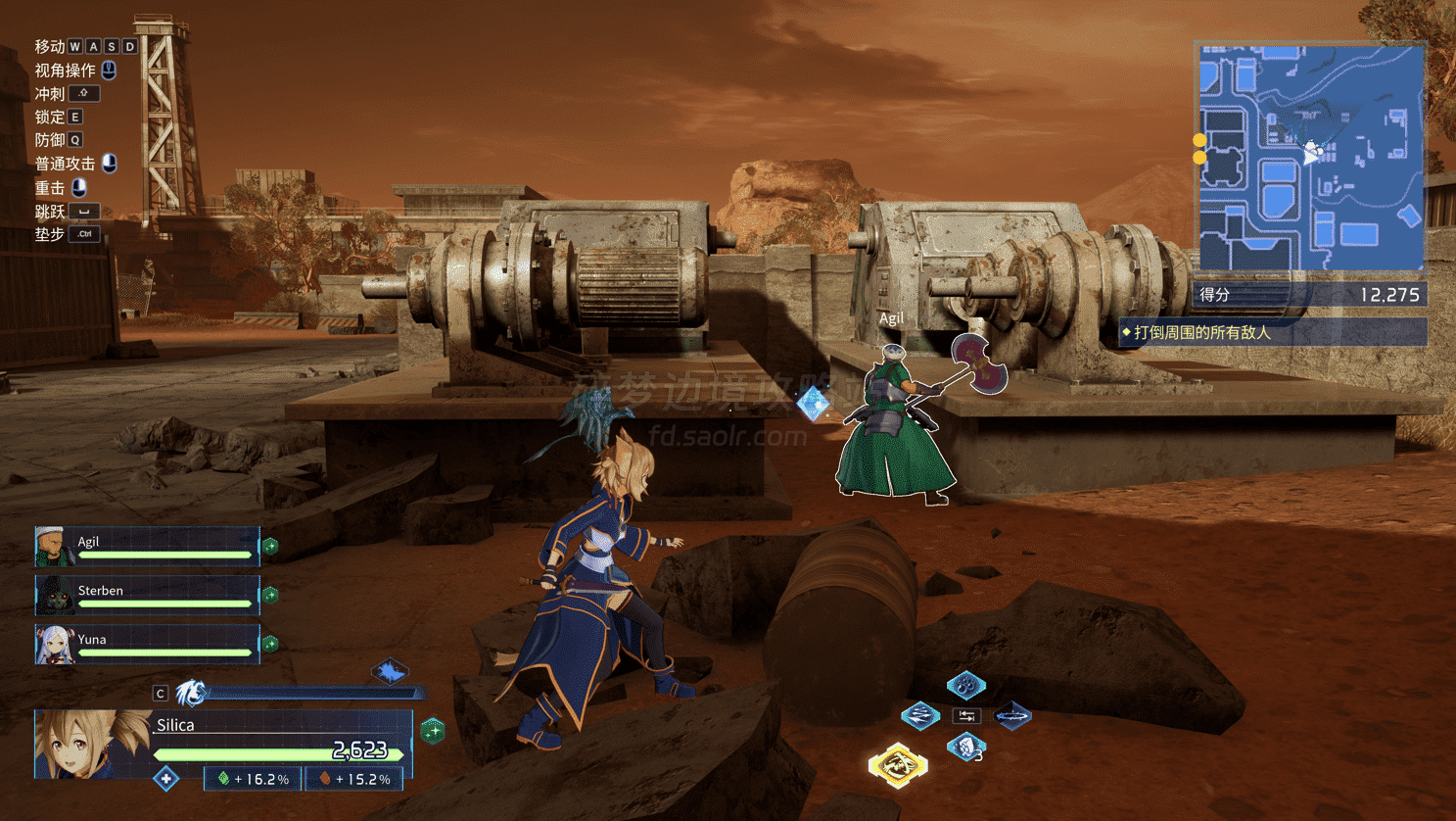Activate the streaking slashes skill
Screen dimensions: 1456x821
point(920,716)
